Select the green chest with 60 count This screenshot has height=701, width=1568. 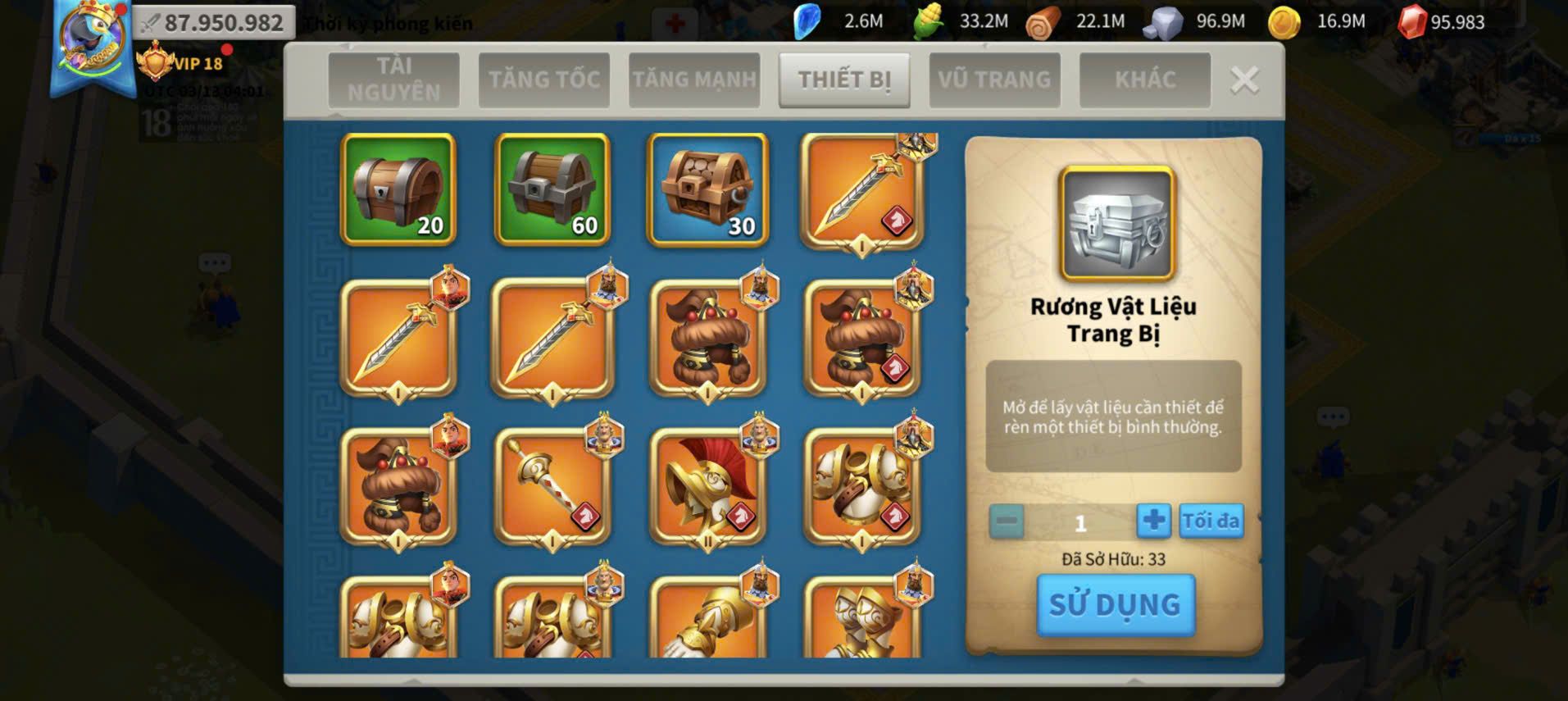click(x=552, y=189)
